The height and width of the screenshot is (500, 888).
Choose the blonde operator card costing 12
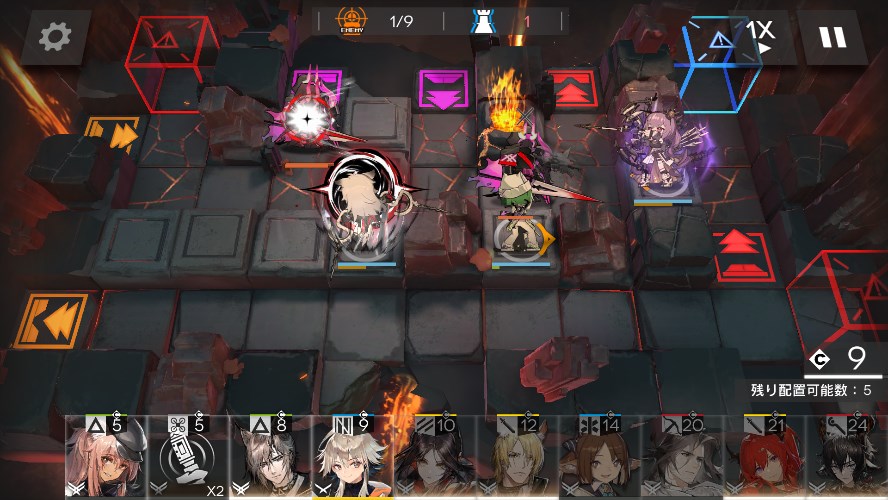tap(515, 458)
